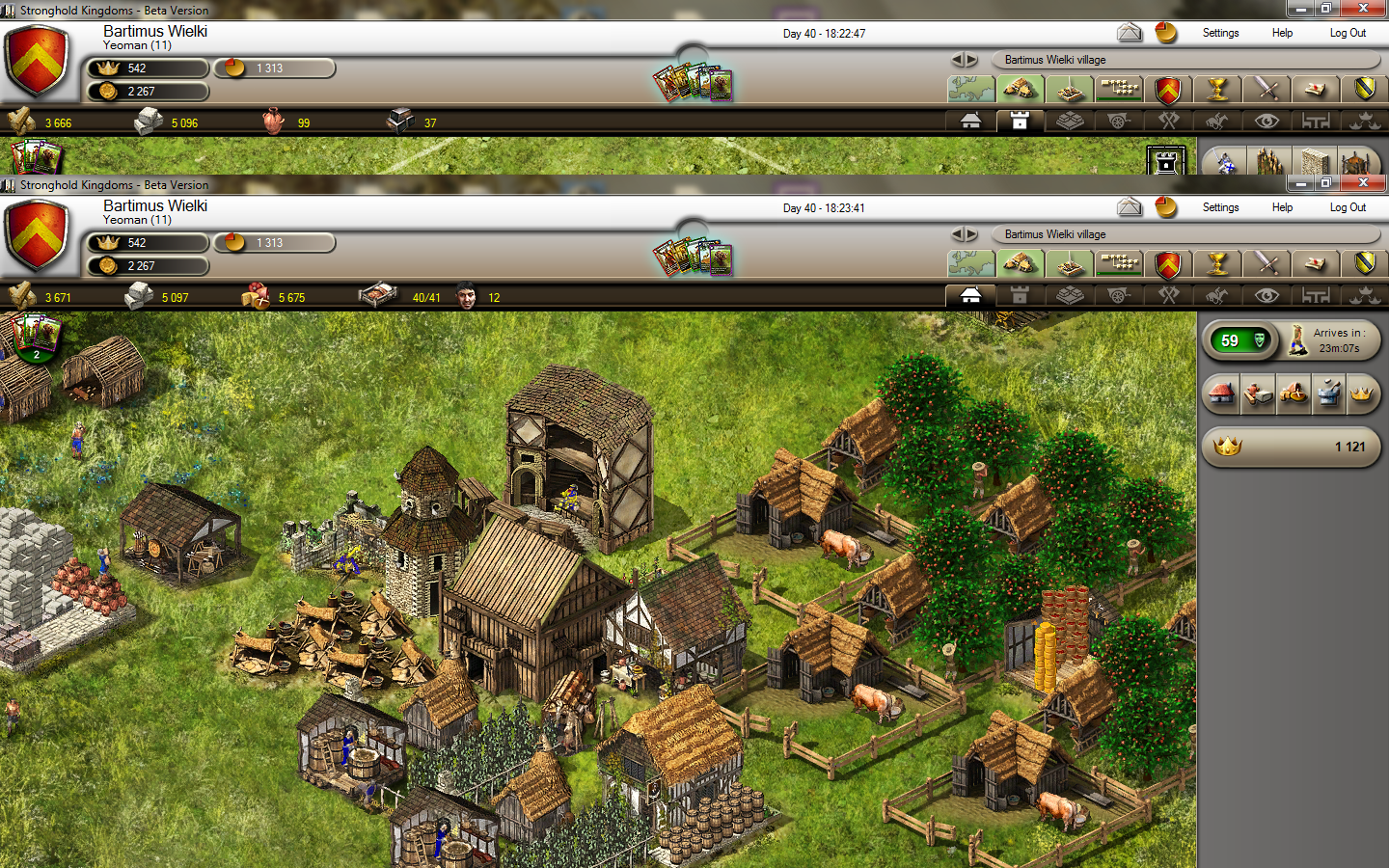
Task: Open the golden chalice tab in lower window
Action: coord(1217,264)
